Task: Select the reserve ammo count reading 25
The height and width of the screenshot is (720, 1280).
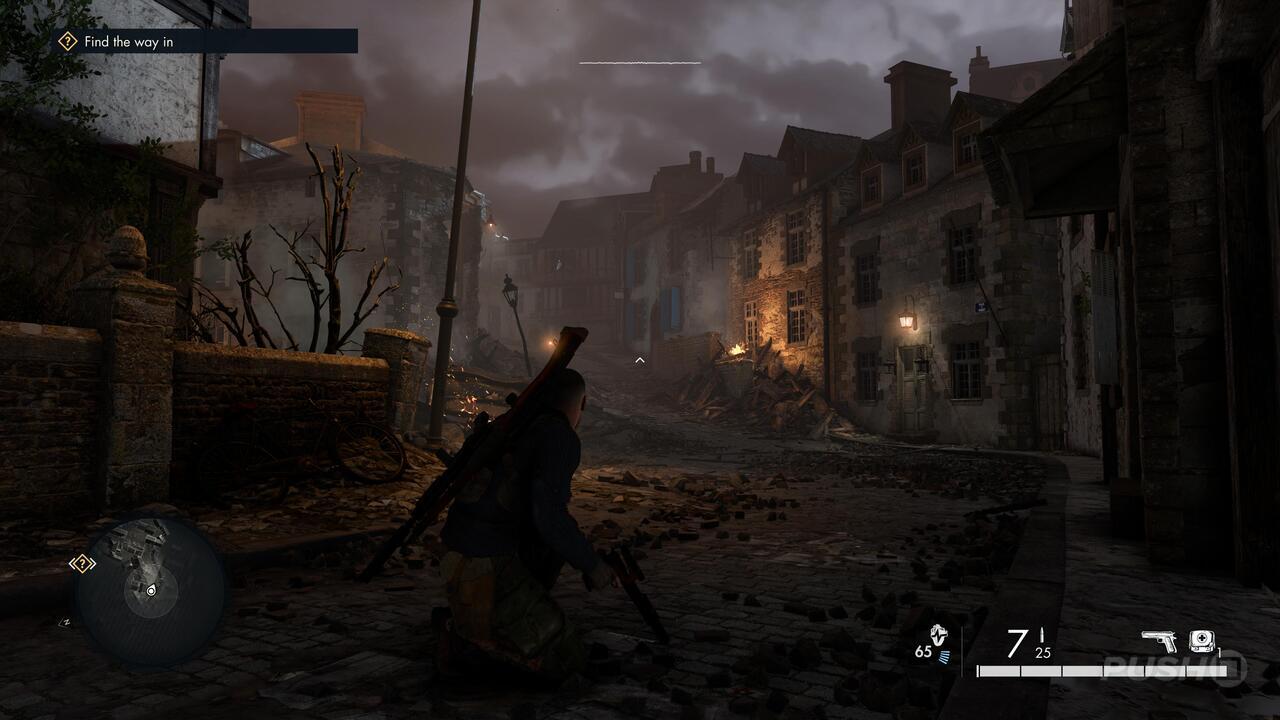Action: click(x=1042, y=652)
